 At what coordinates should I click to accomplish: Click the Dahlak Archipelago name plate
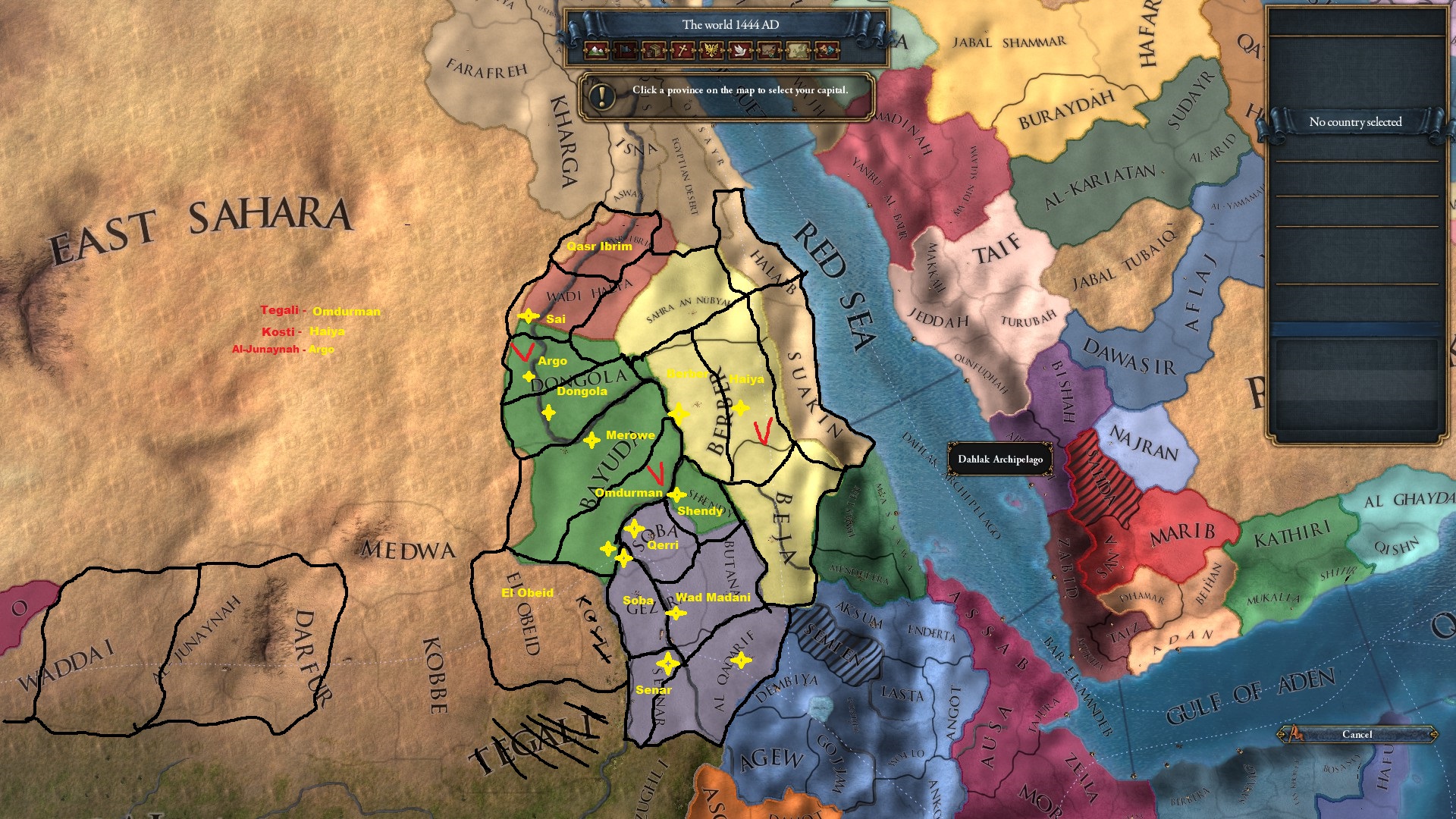click(999, 459)
